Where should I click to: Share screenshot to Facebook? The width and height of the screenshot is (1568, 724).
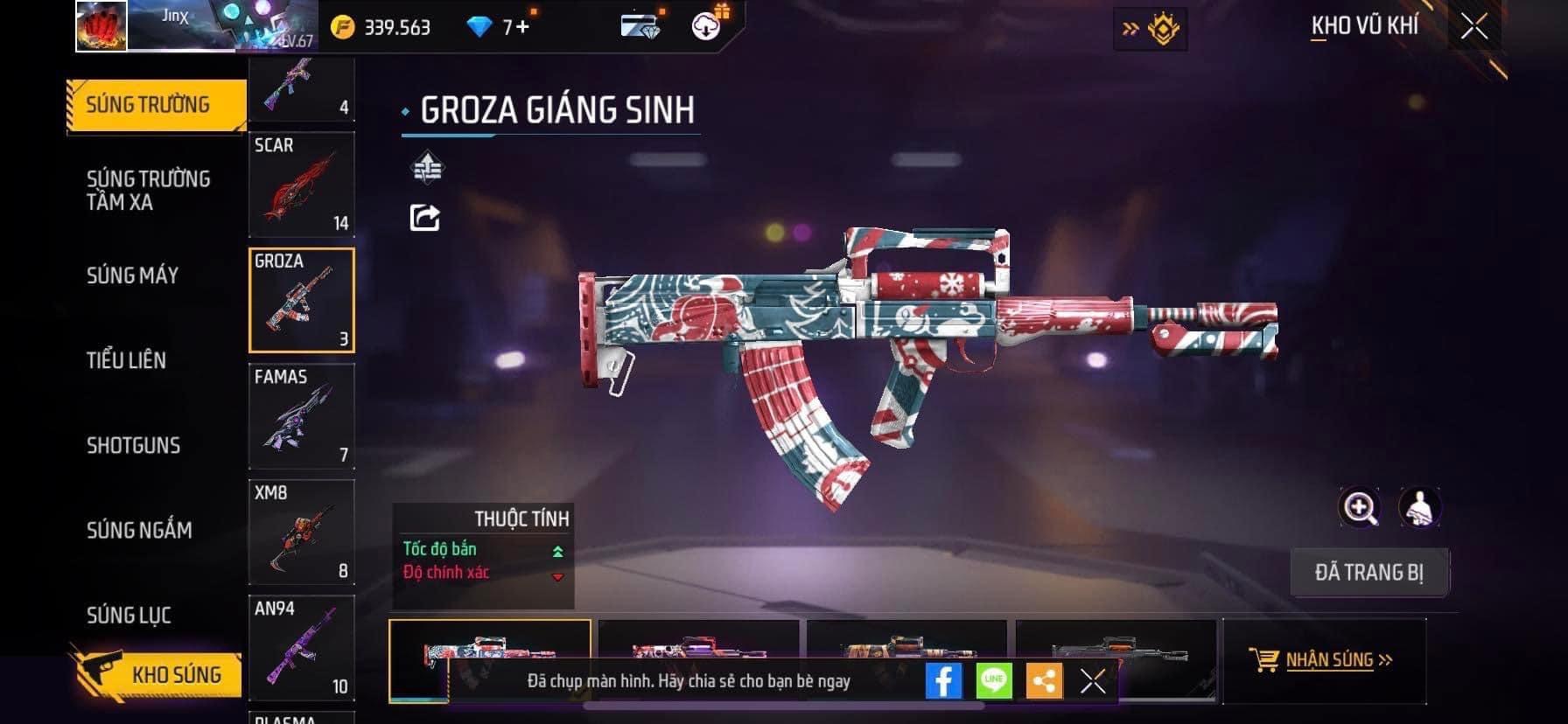(x=943, y=681)
